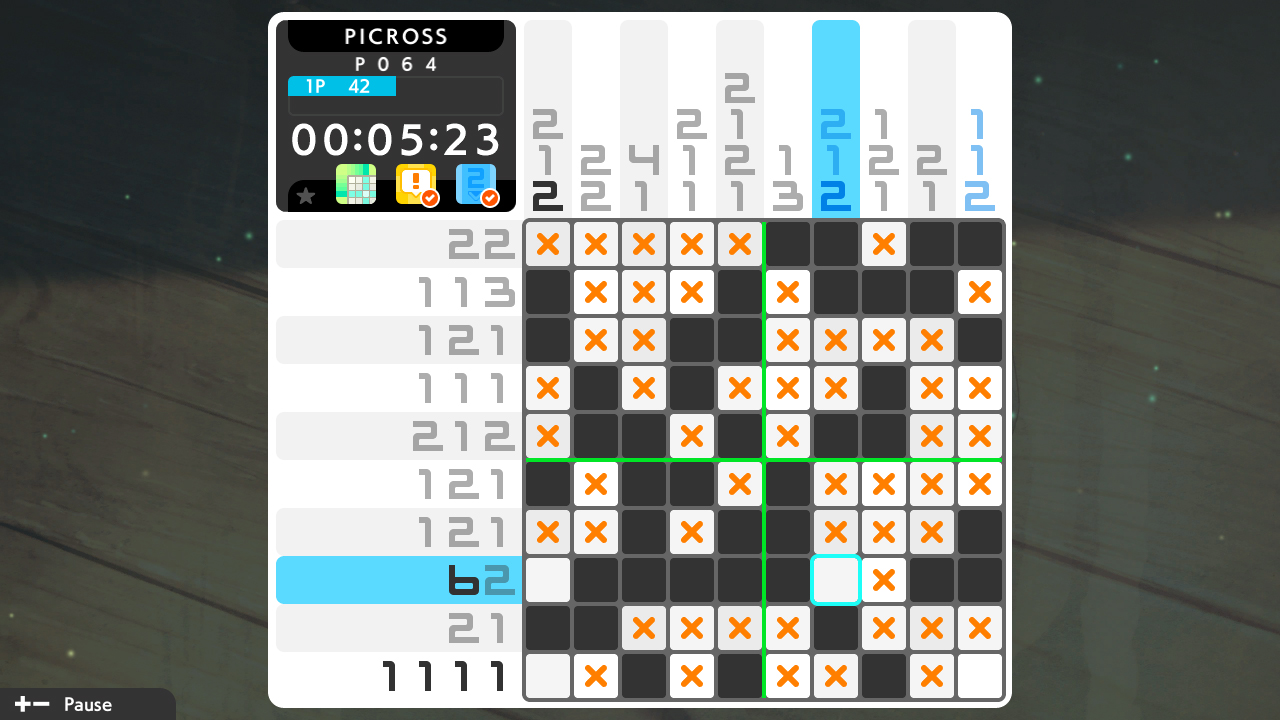Click the yellow hint exclamation icon
The image size is (1280, 720).
[x=415, y=184]
